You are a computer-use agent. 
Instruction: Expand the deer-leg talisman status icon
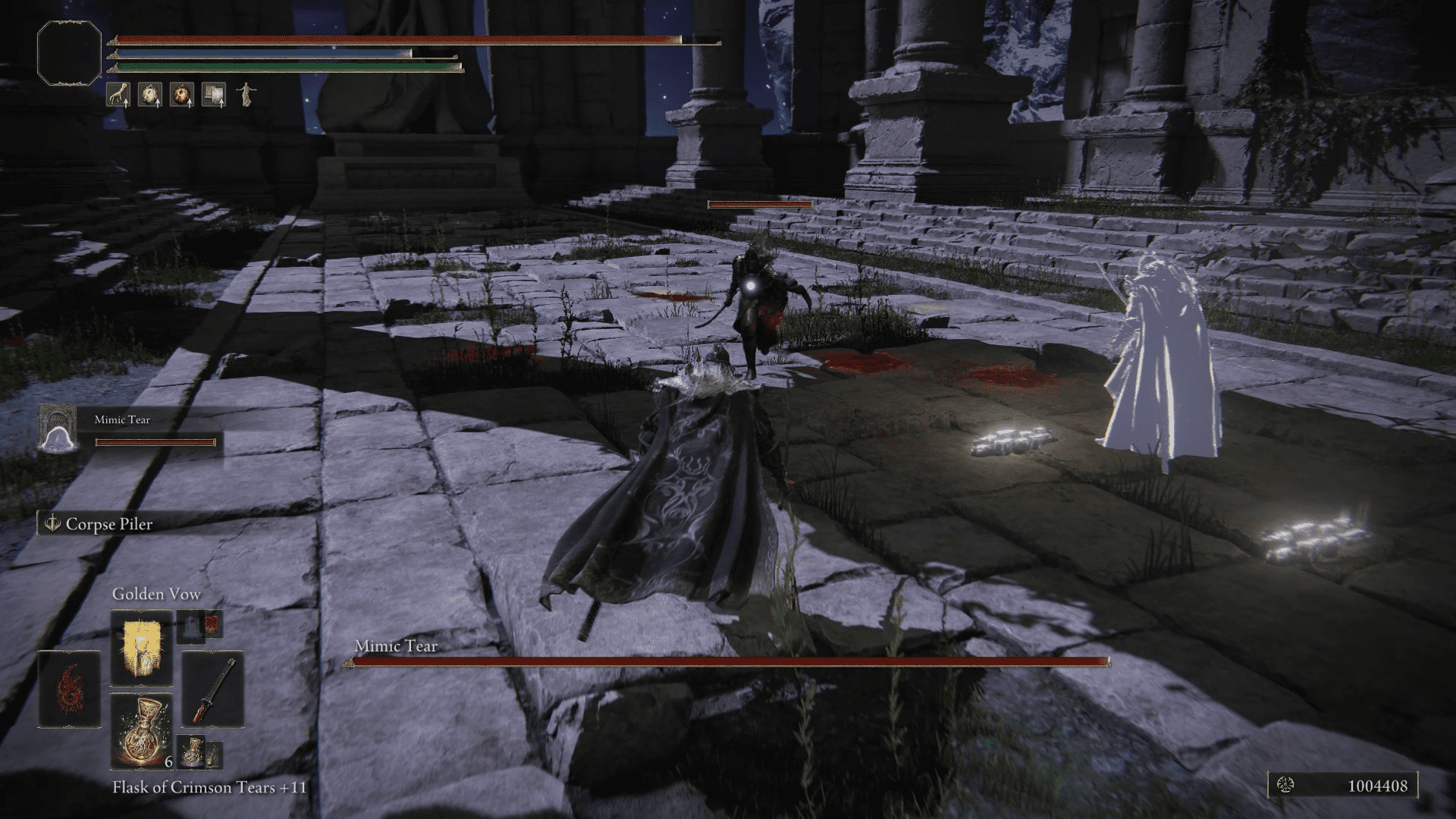[x=118, y=95]
